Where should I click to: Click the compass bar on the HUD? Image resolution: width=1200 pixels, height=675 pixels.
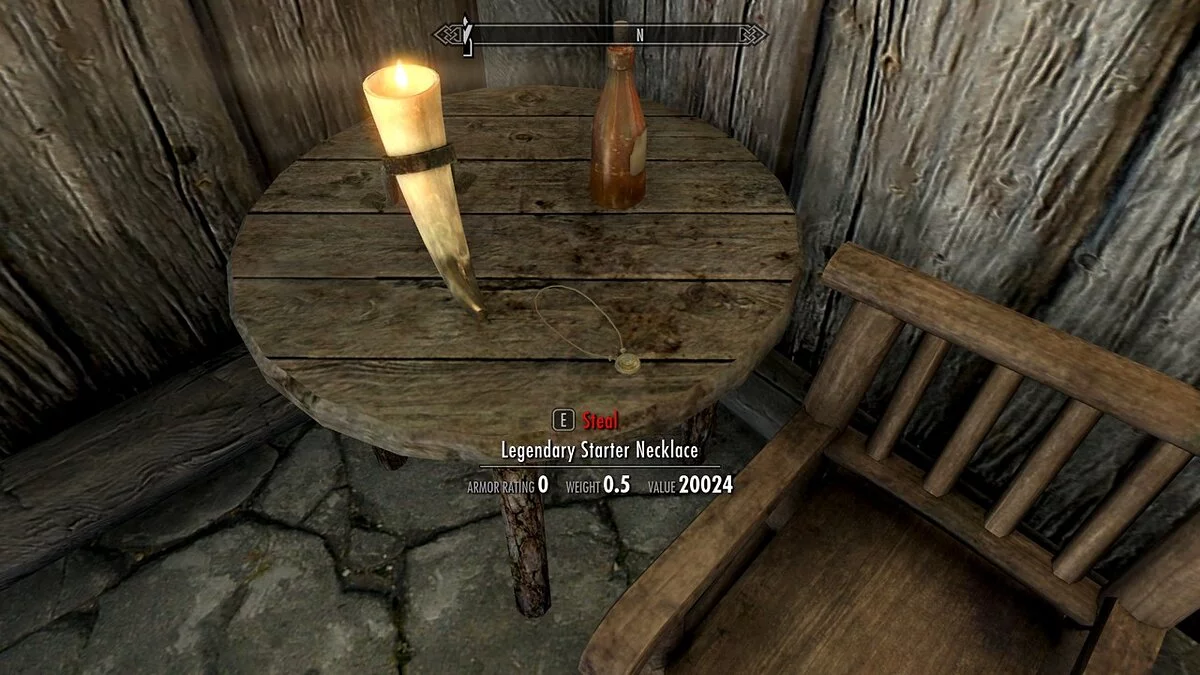600,34
